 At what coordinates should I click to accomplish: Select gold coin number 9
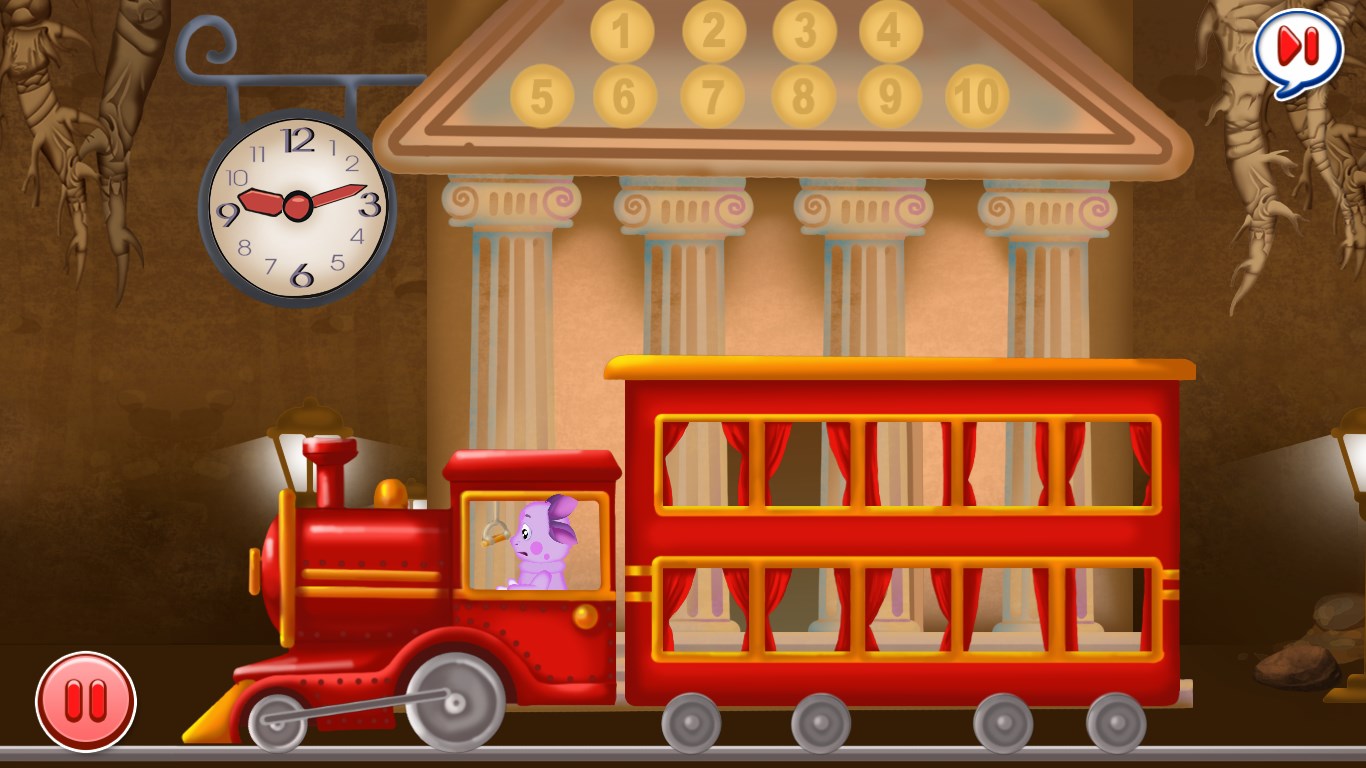pyautogui.click(x=889, y=97)
